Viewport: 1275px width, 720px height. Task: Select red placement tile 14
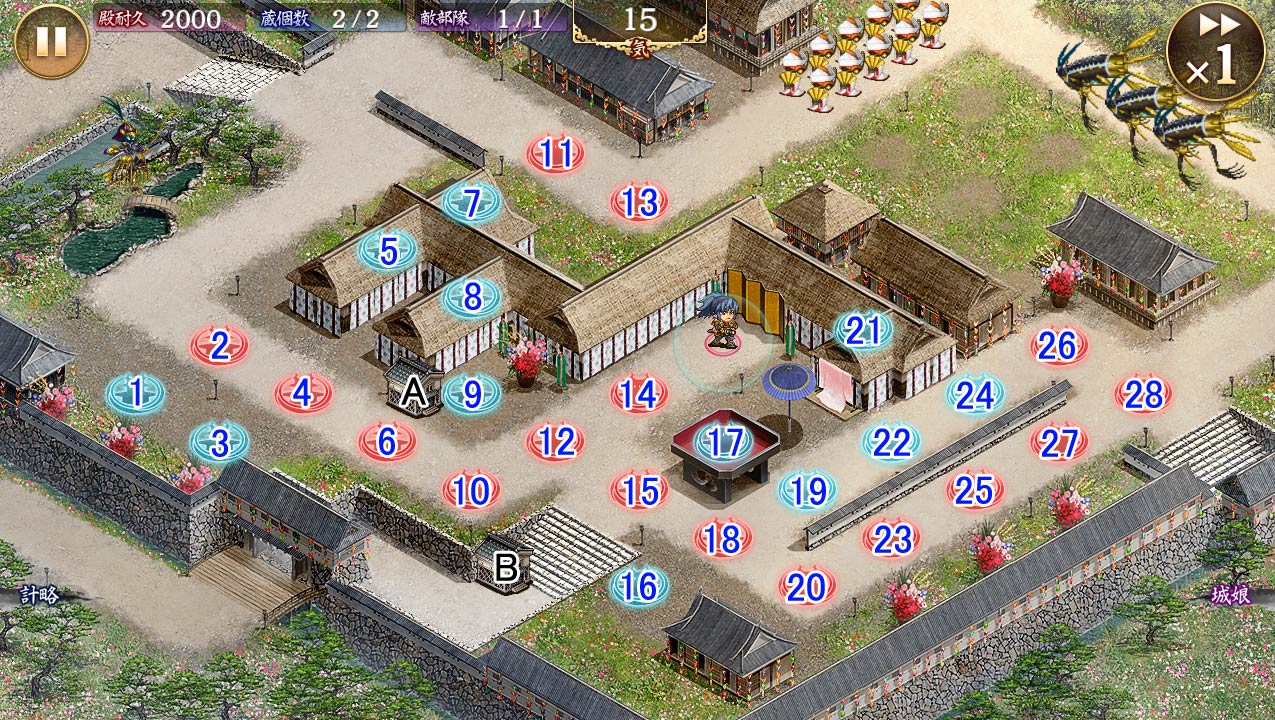639,394
